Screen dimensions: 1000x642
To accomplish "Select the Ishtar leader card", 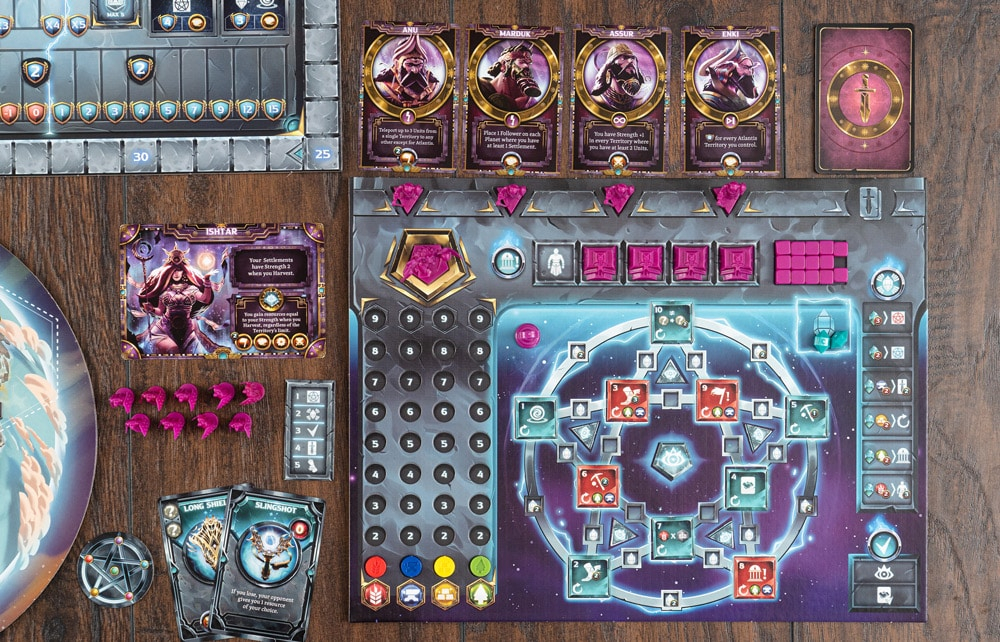I will (222, 290).
